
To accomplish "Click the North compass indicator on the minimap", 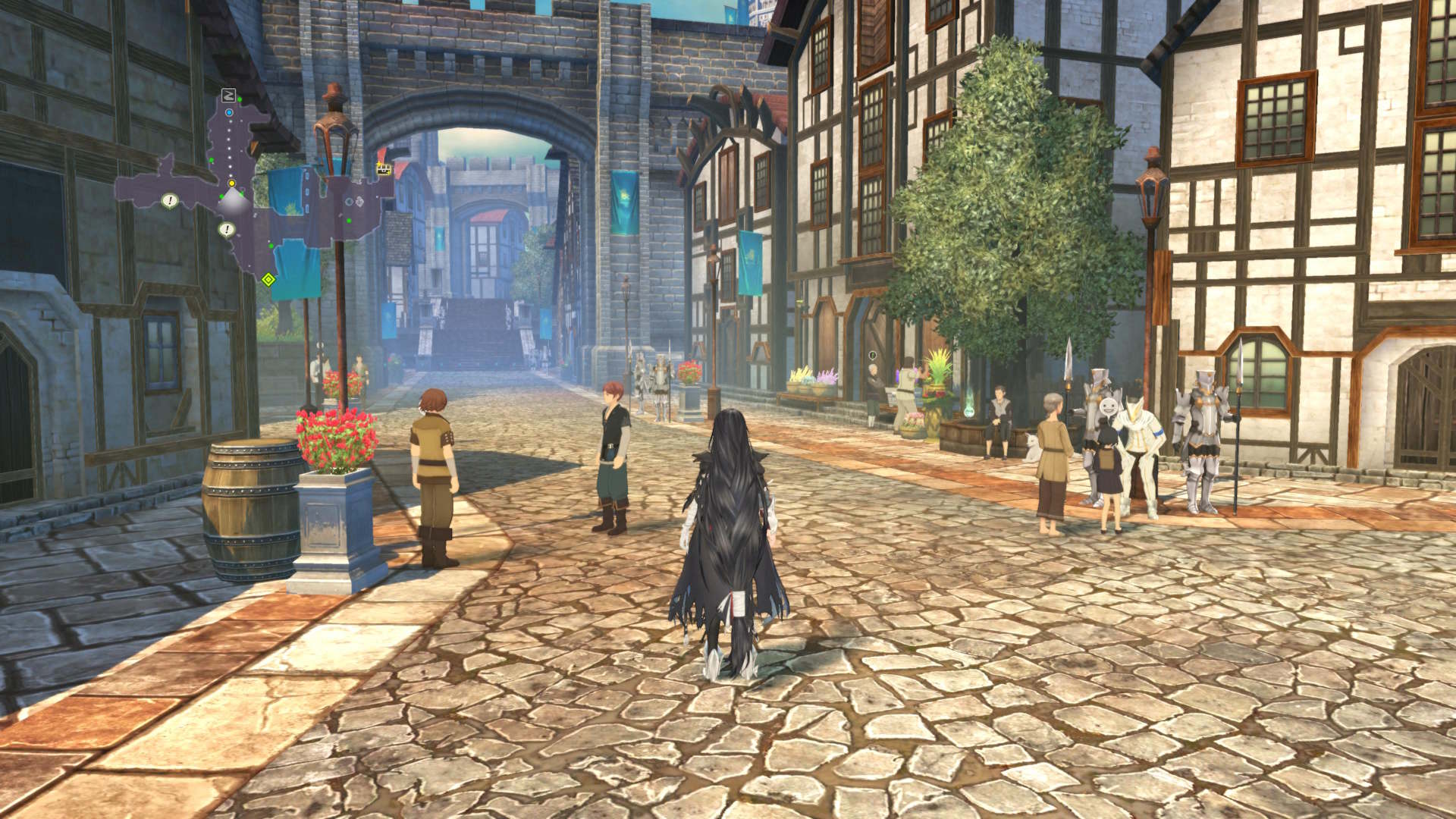I will coord(228,95).
